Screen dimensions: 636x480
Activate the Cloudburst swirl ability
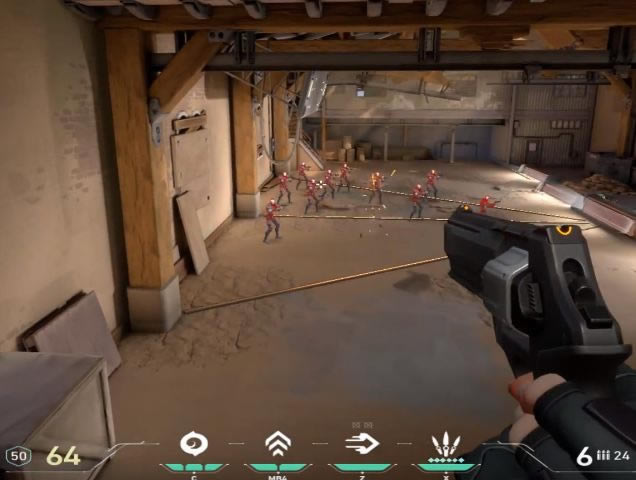click(x=193, y=443)
